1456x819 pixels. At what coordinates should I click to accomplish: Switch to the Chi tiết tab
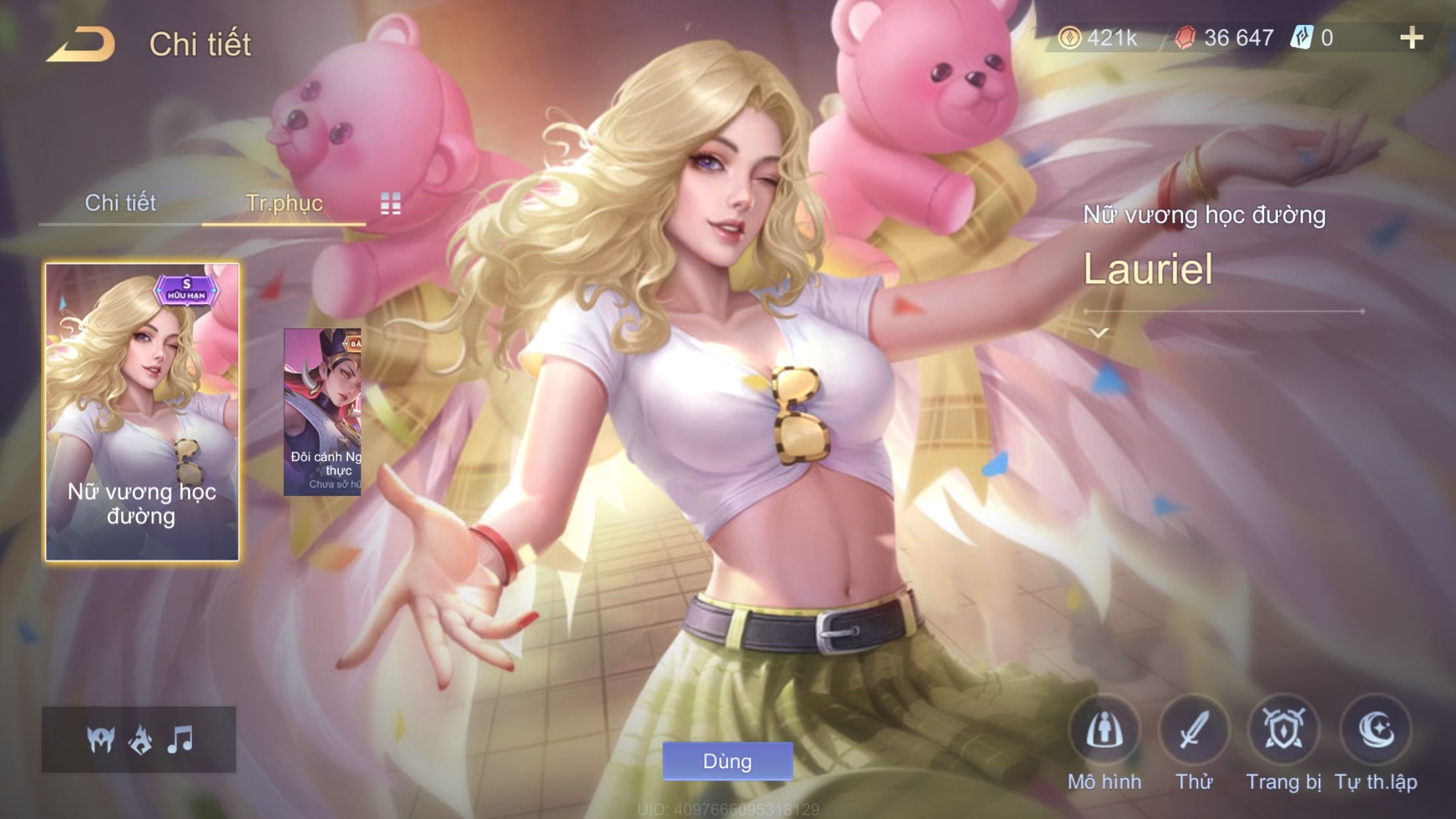coord(120,203)
